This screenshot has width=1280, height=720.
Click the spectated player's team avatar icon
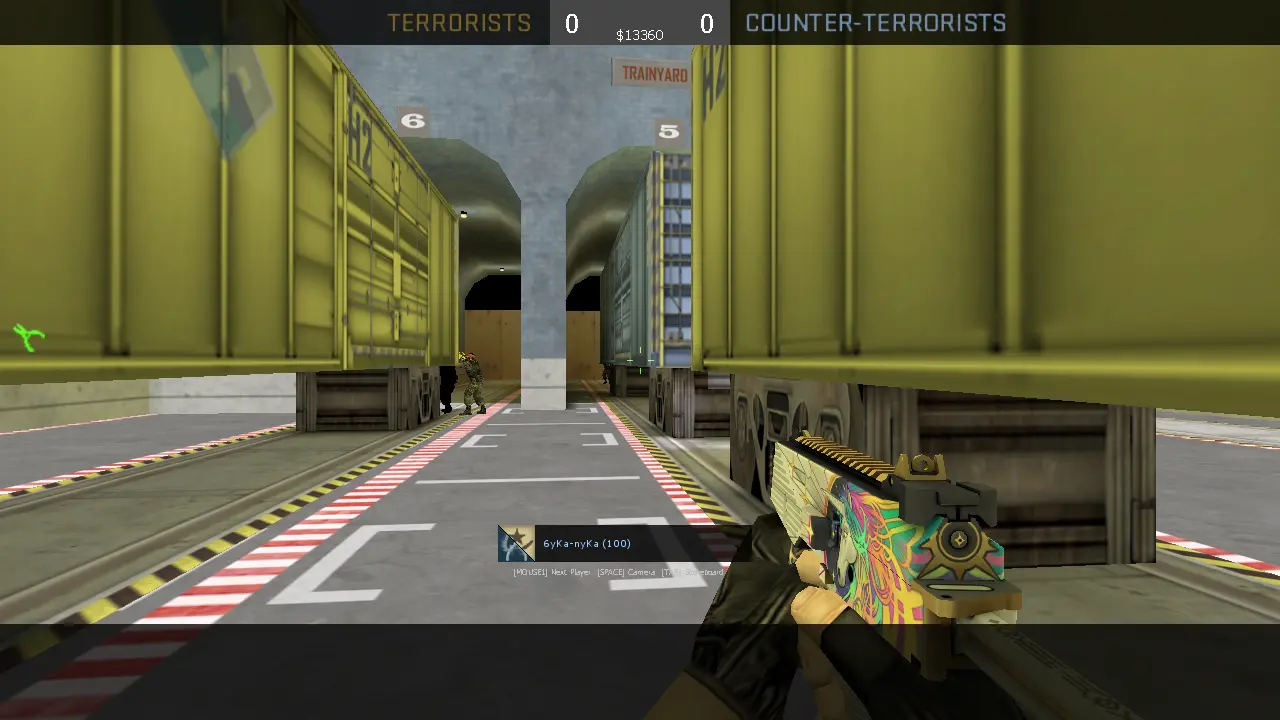pyautogui.click(x=516, y=543)
